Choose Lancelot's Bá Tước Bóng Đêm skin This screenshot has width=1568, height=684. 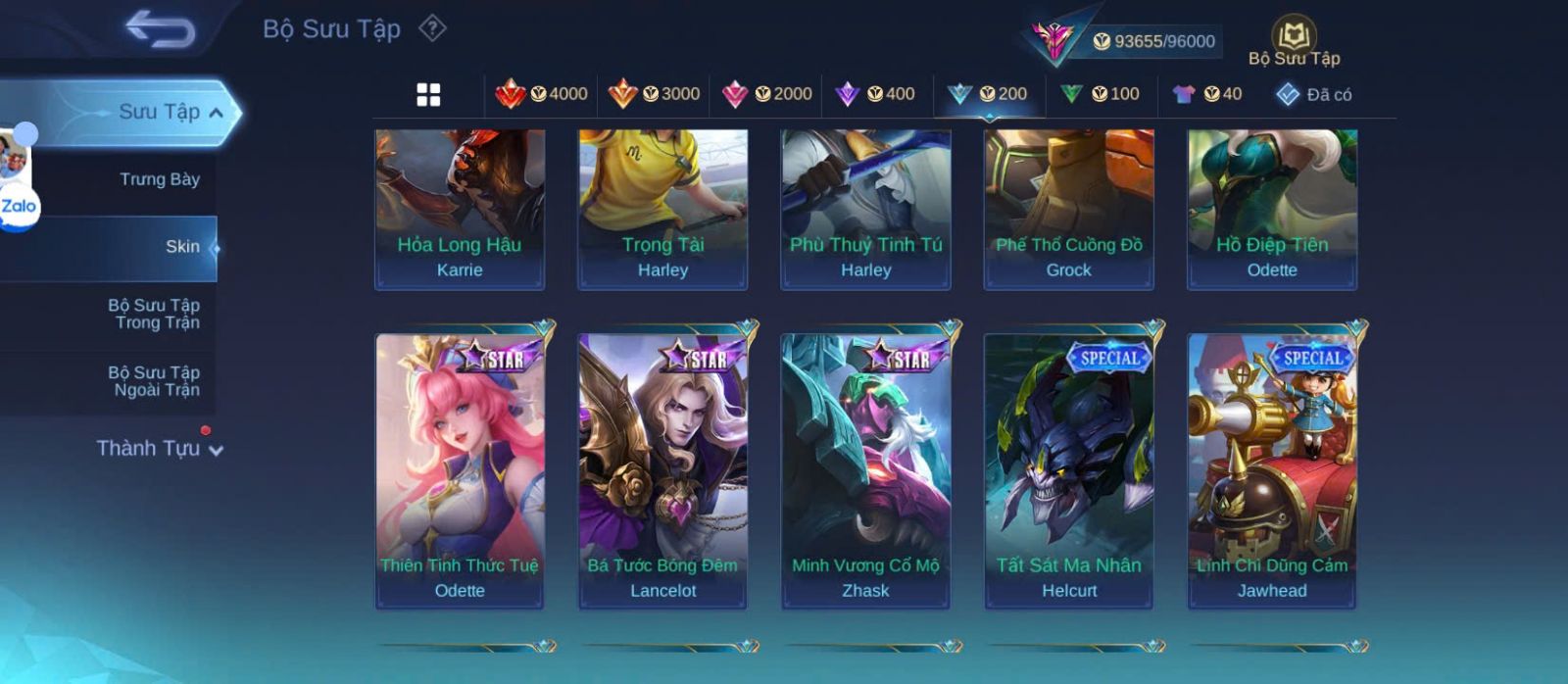coord(662,470)
